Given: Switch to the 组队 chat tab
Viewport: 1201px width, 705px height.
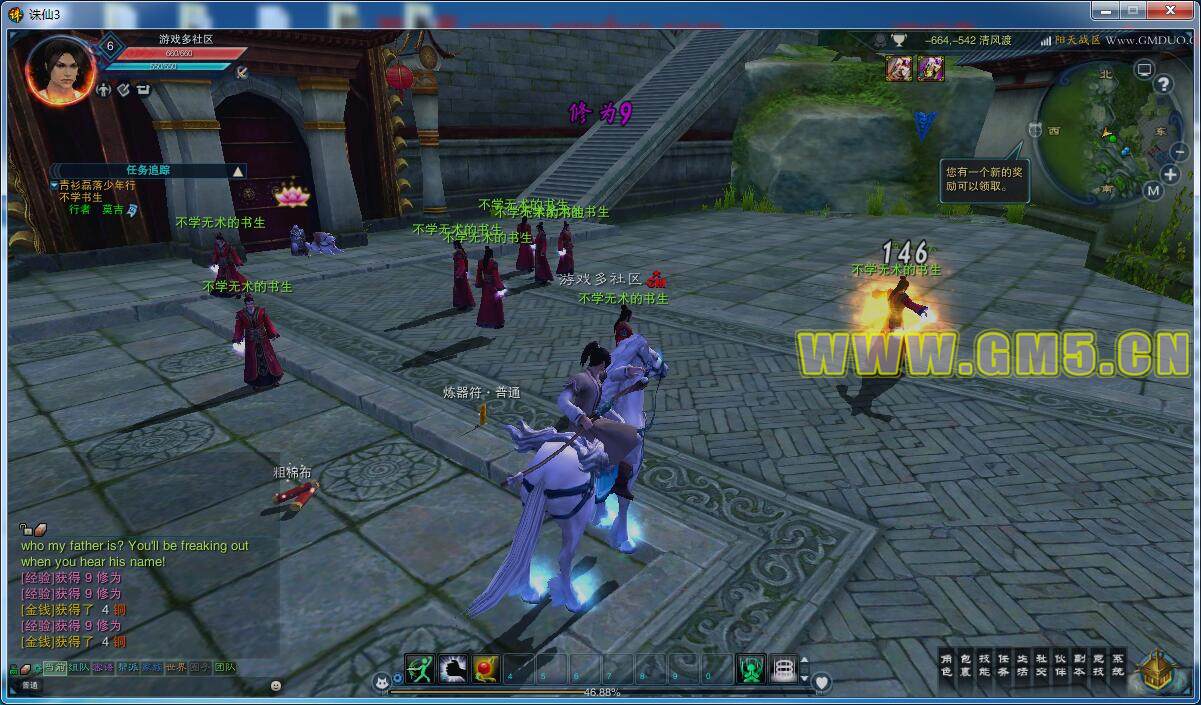Looking at the screenshot, I should tap(78, 667).
